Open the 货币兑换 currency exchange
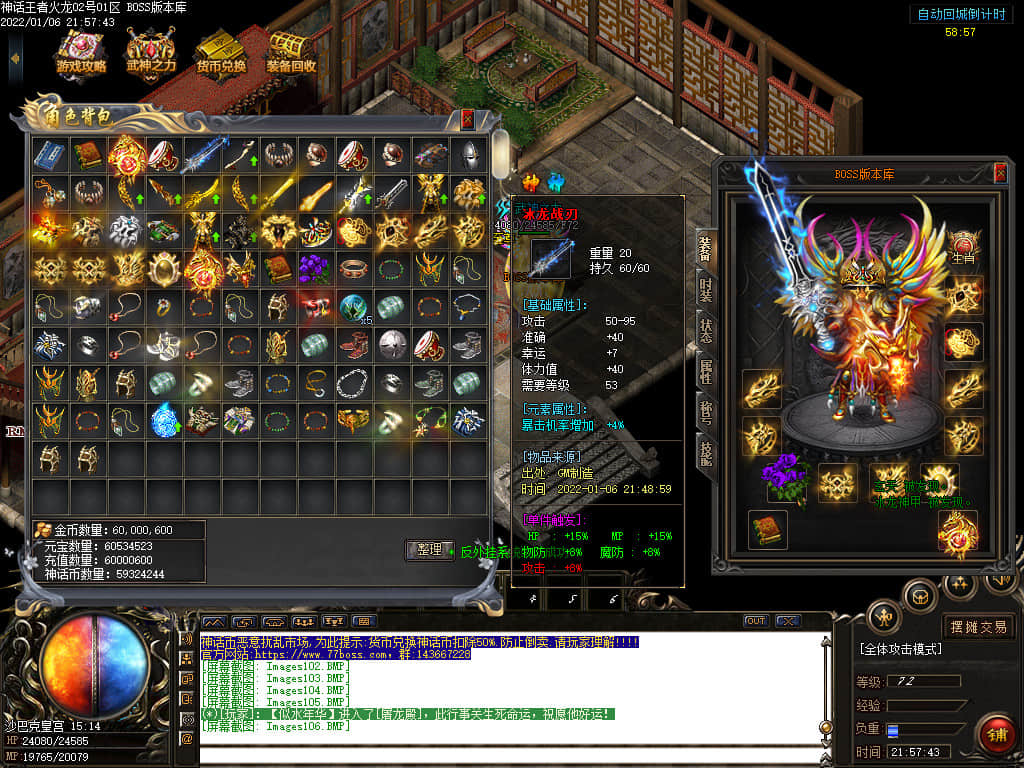Viewport: 1024px width, 768px height. coord(221,52)
